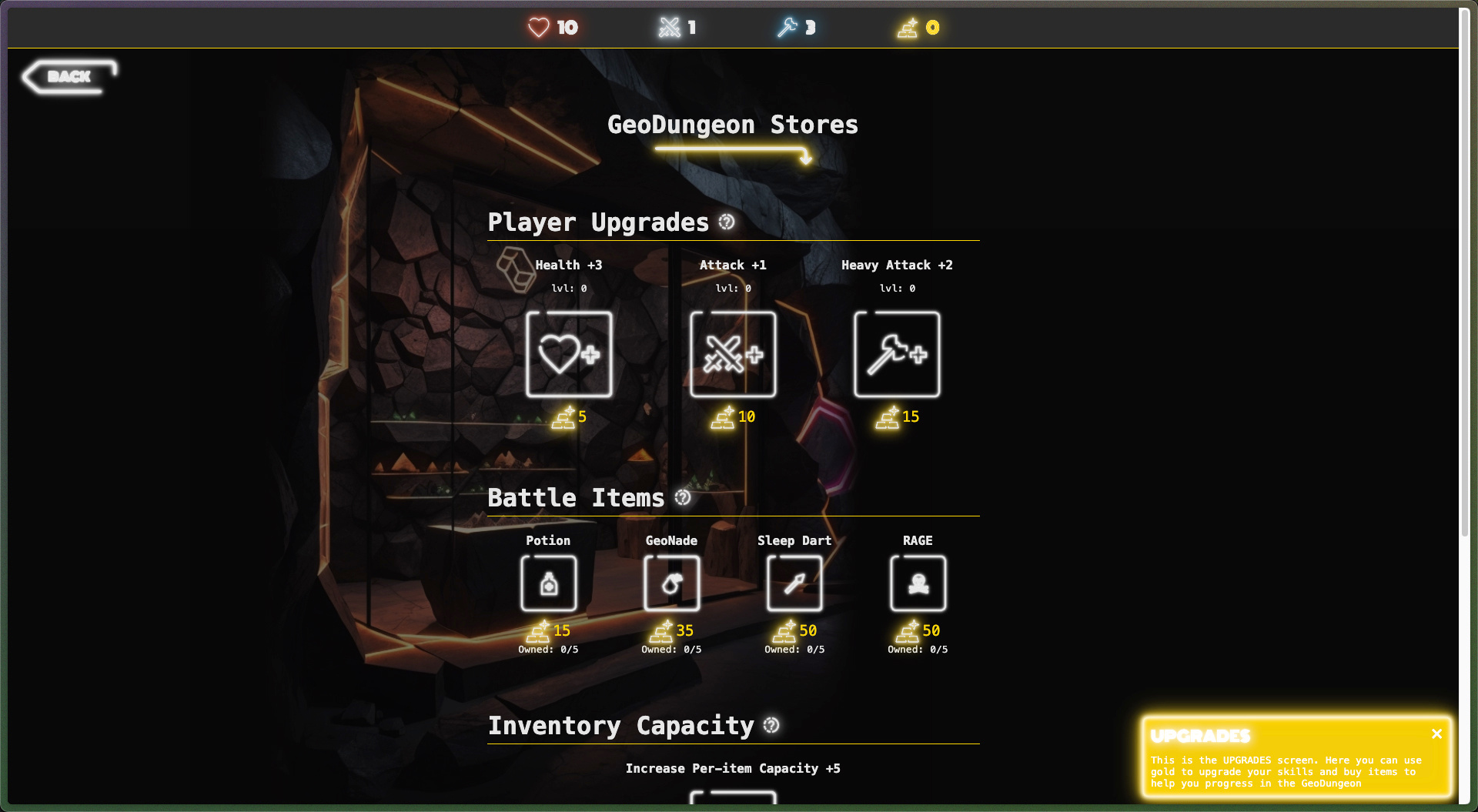
Task: Buy the RAGE skull item
Action: click(x=918, y=583)
